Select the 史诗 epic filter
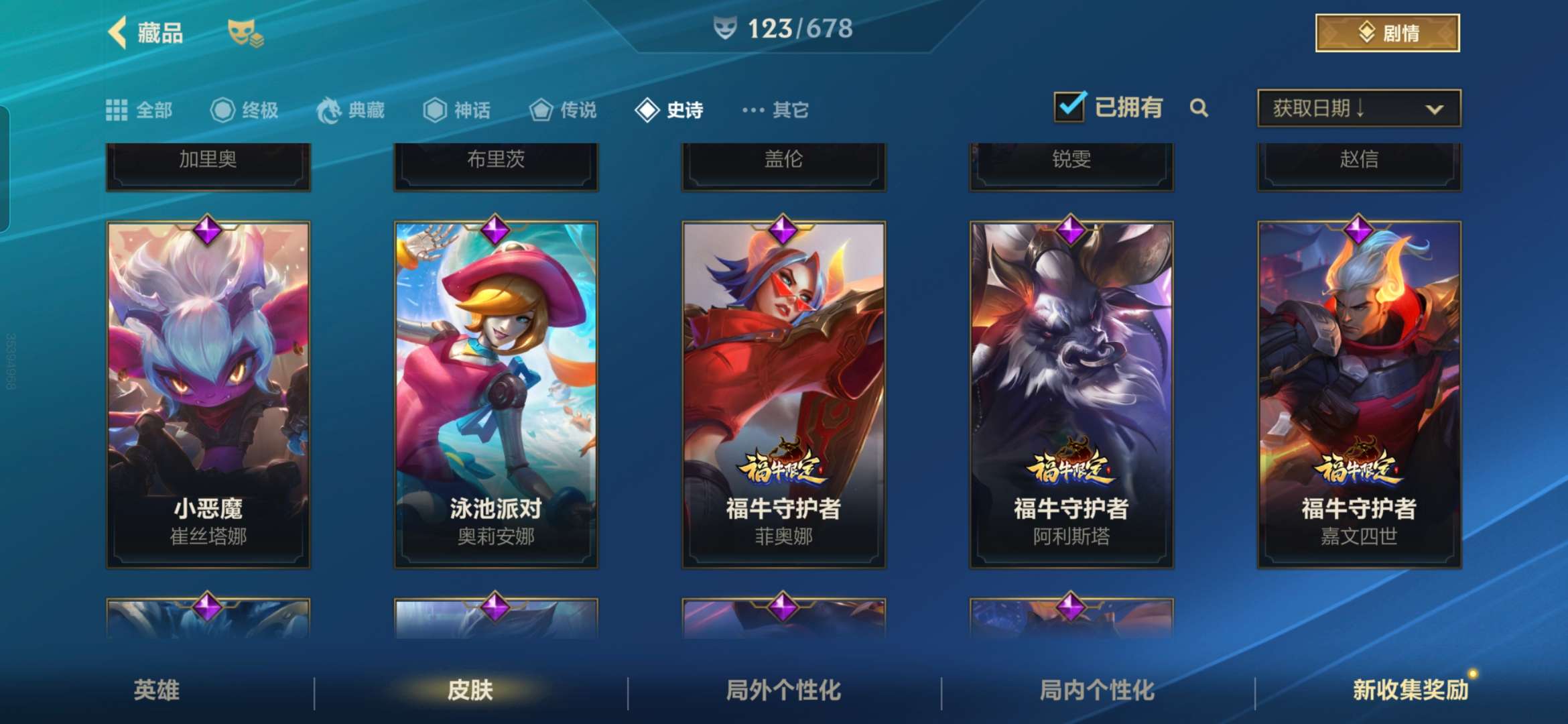This screenshot has height=724, width=1568. point(669,110)
